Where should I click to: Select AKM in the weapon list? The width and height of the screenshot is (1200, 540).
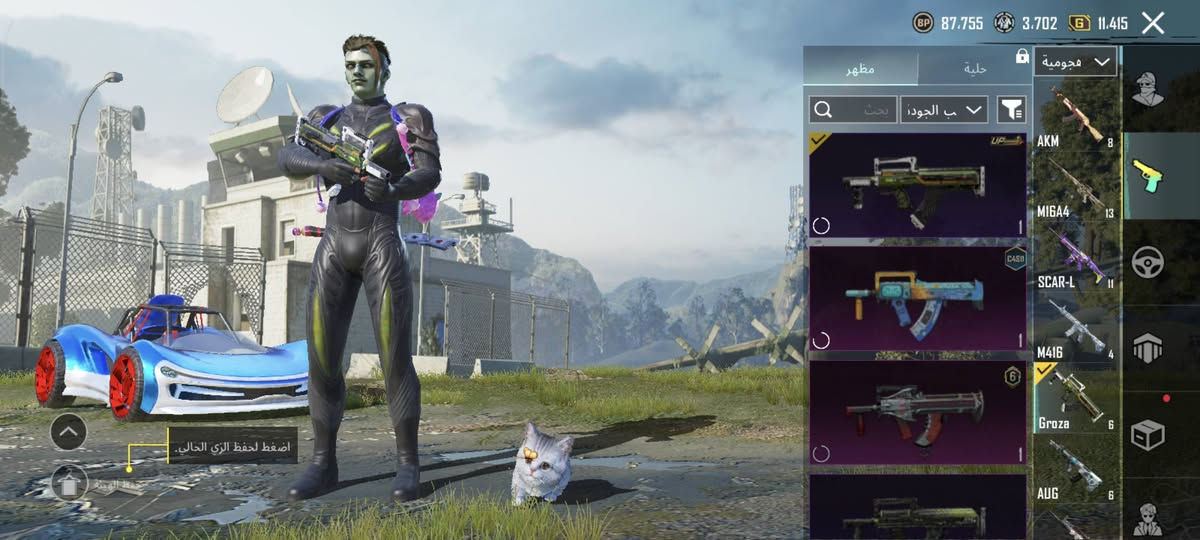(x=1075, y=118)
